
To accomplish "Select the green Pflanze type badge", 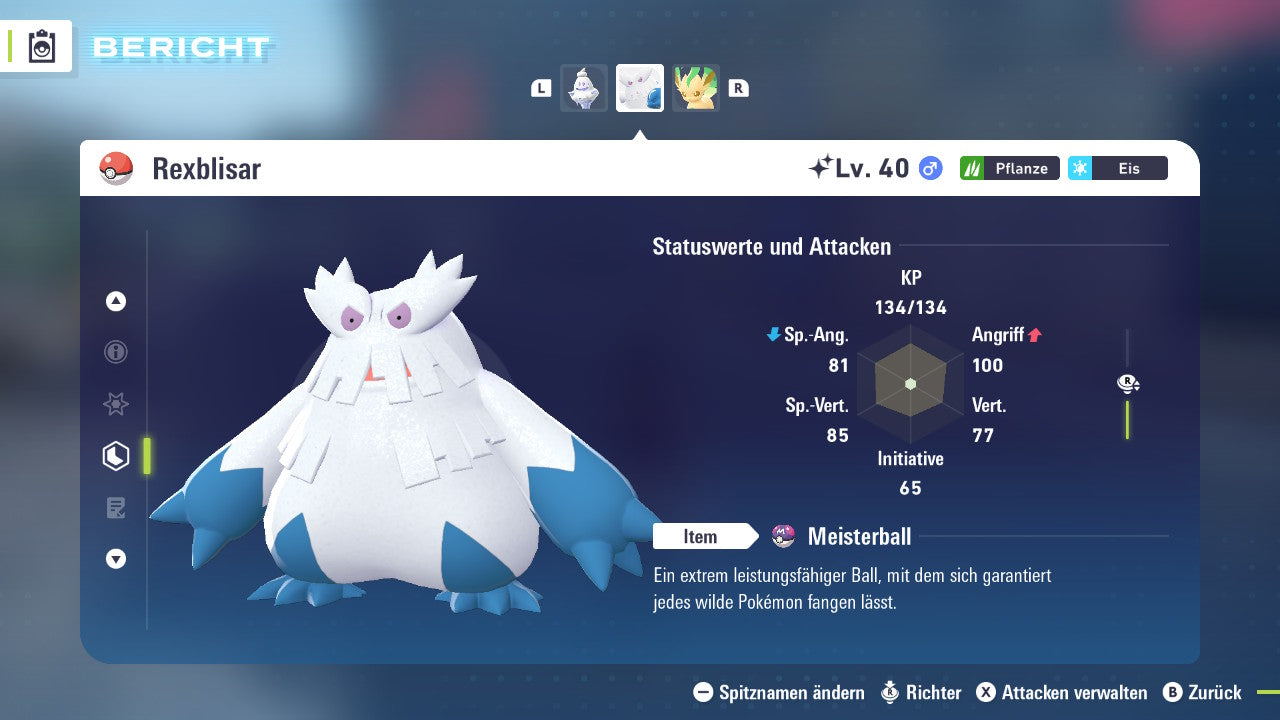I will coord(1009,168).
